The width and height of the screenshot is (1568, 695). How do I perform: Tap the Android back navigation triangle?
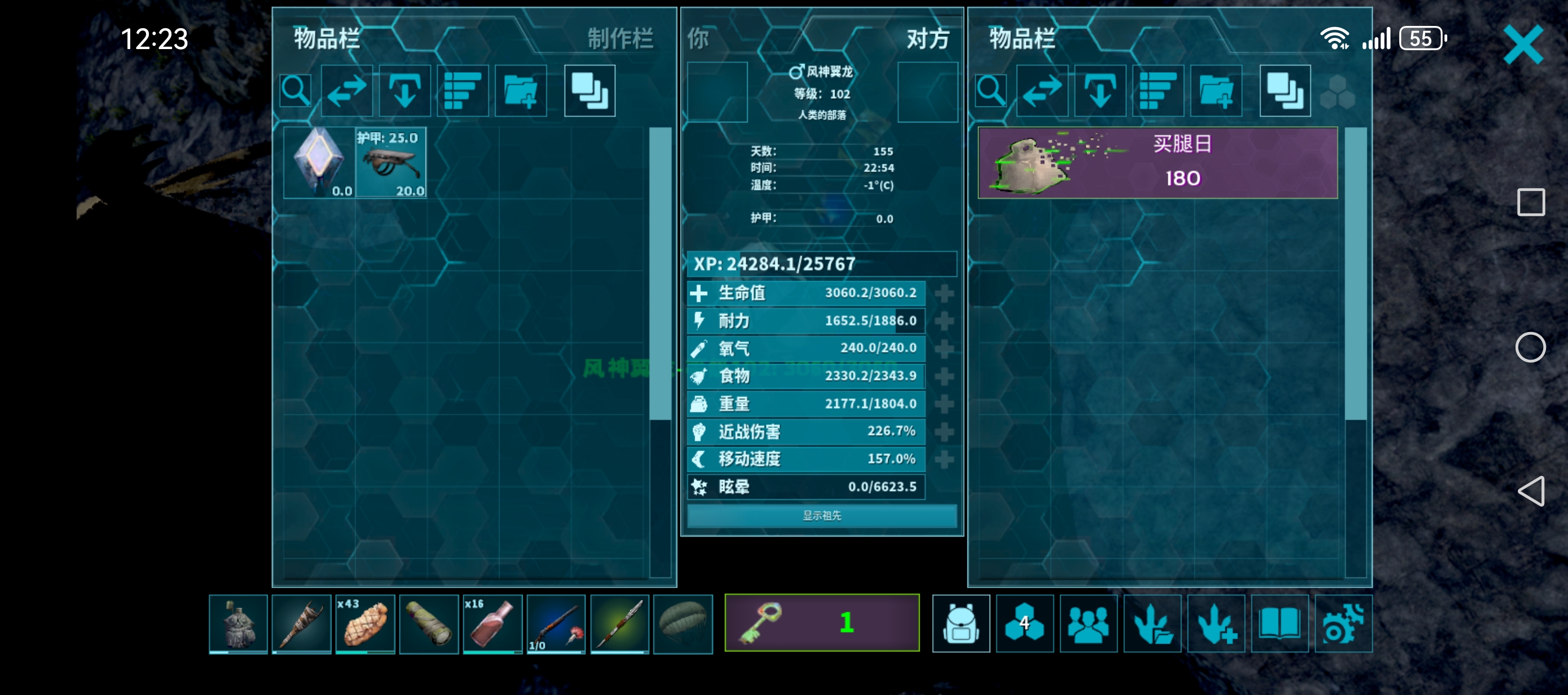pyautogui.click(x=1531, y=491)
